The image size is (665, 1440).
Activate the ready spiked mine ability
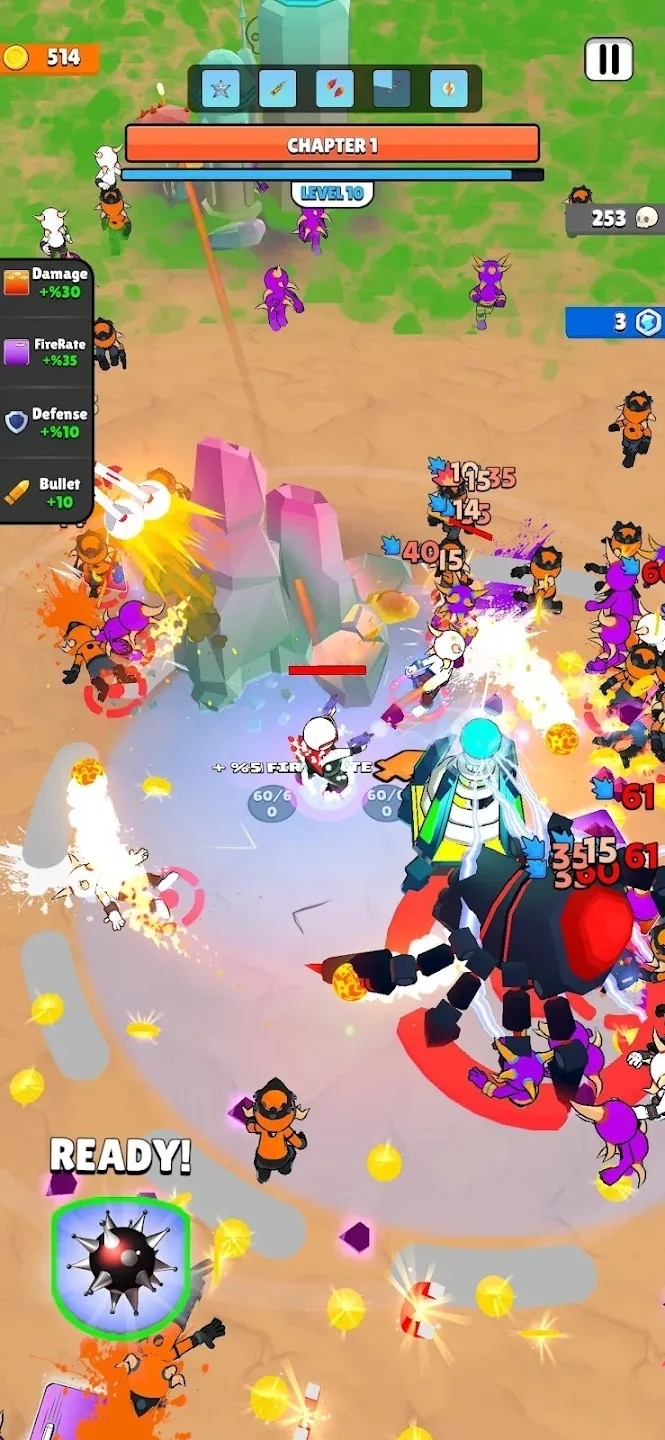click(121, 1266)
